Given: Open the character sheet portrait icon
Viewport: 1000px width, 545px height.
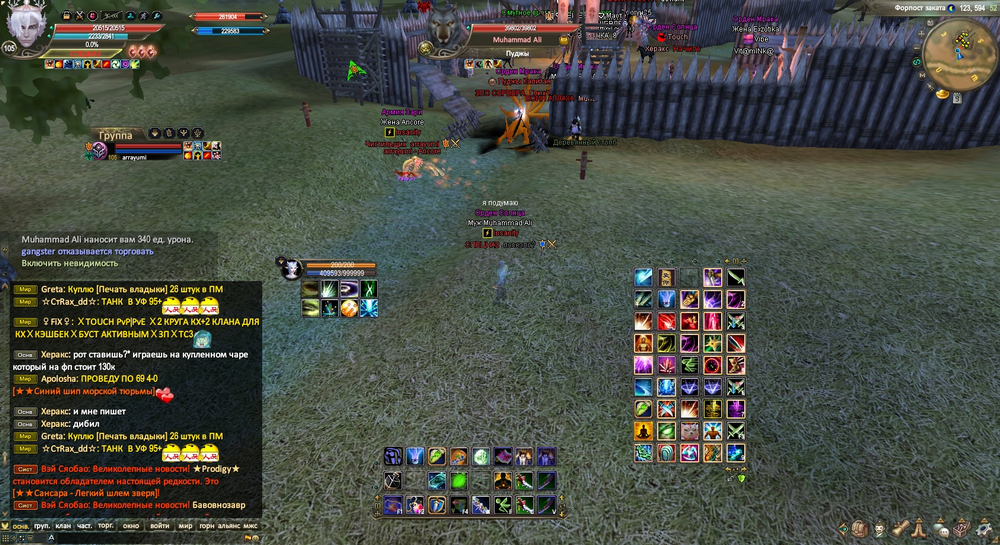Looking at the screenshot, I should [x=879, y=527].
